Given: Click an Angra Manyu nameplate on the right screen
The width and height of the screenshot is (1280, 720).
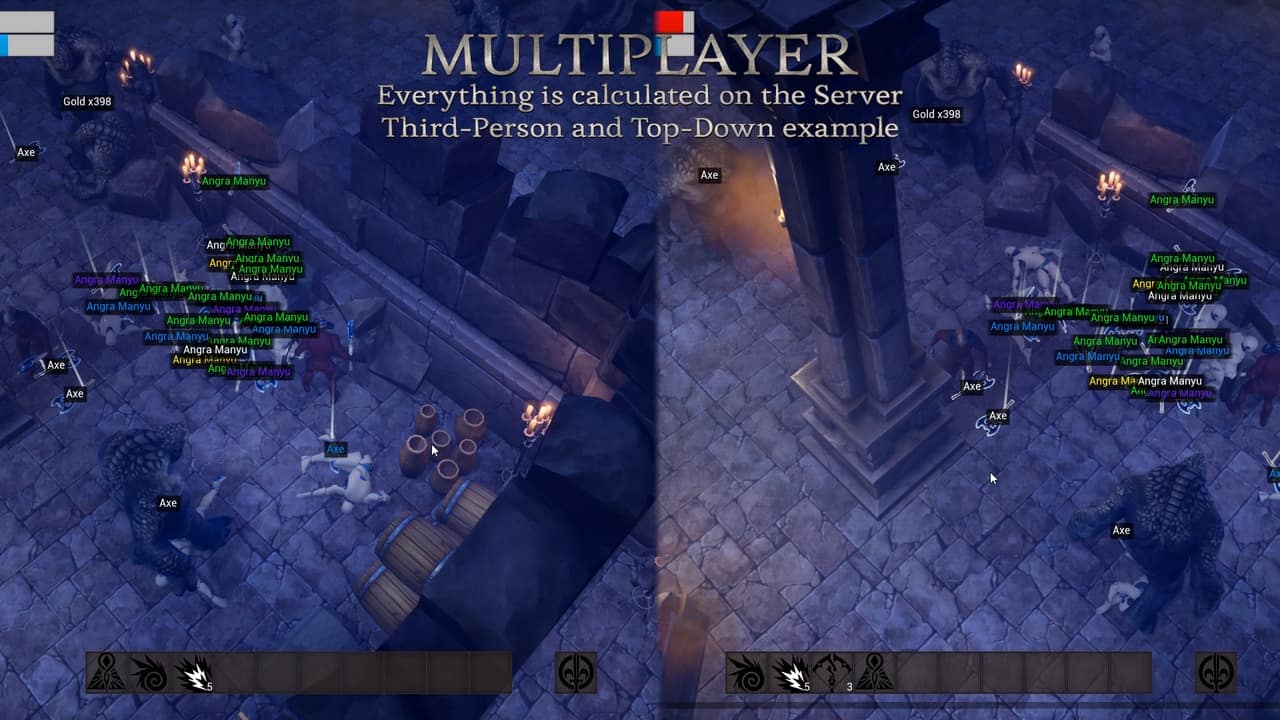Looking at the screenshot, I should [x=1183, y=200].
